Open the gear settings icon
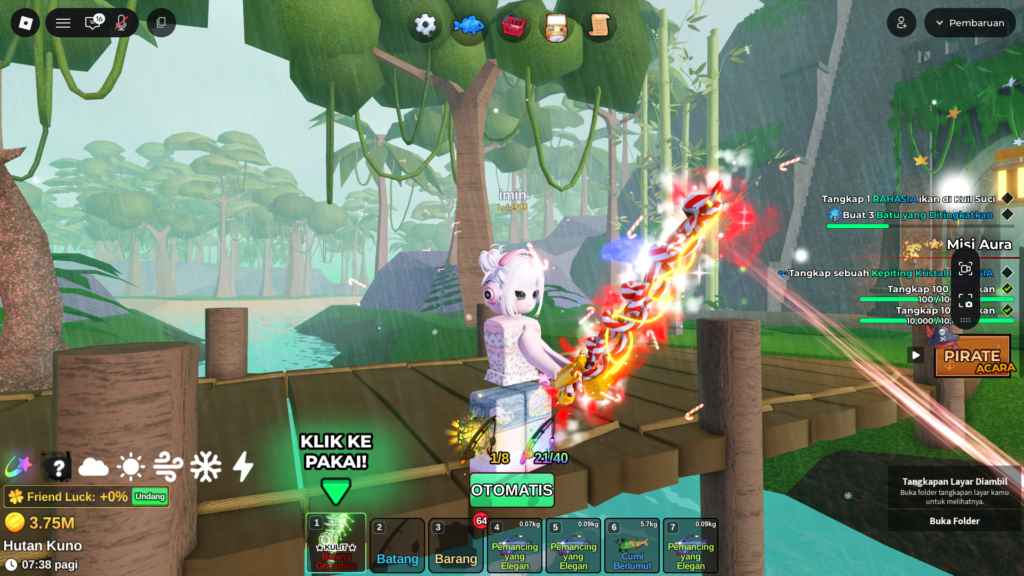The image size is (1024, 576). tap(425, 25)
